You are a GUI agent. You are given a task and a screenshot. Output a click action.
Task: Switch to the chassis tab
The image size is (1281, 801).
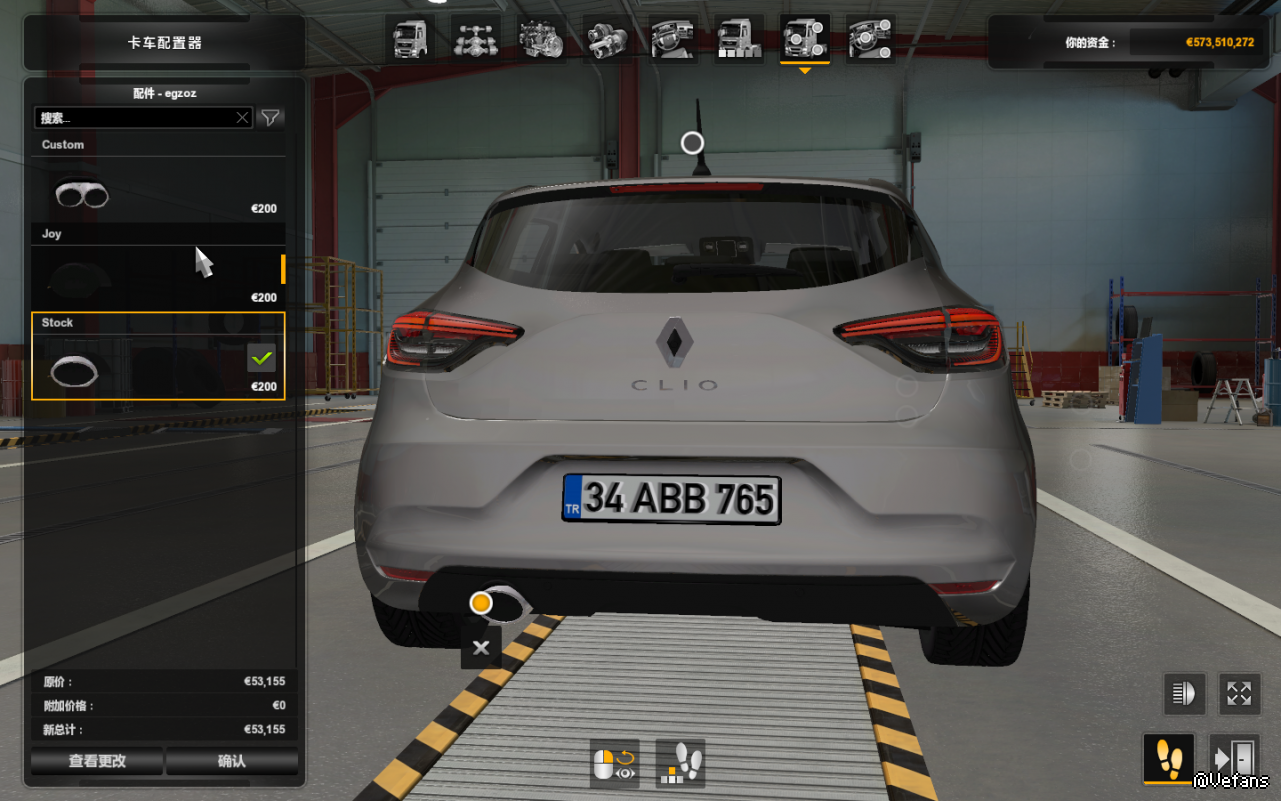476,40
